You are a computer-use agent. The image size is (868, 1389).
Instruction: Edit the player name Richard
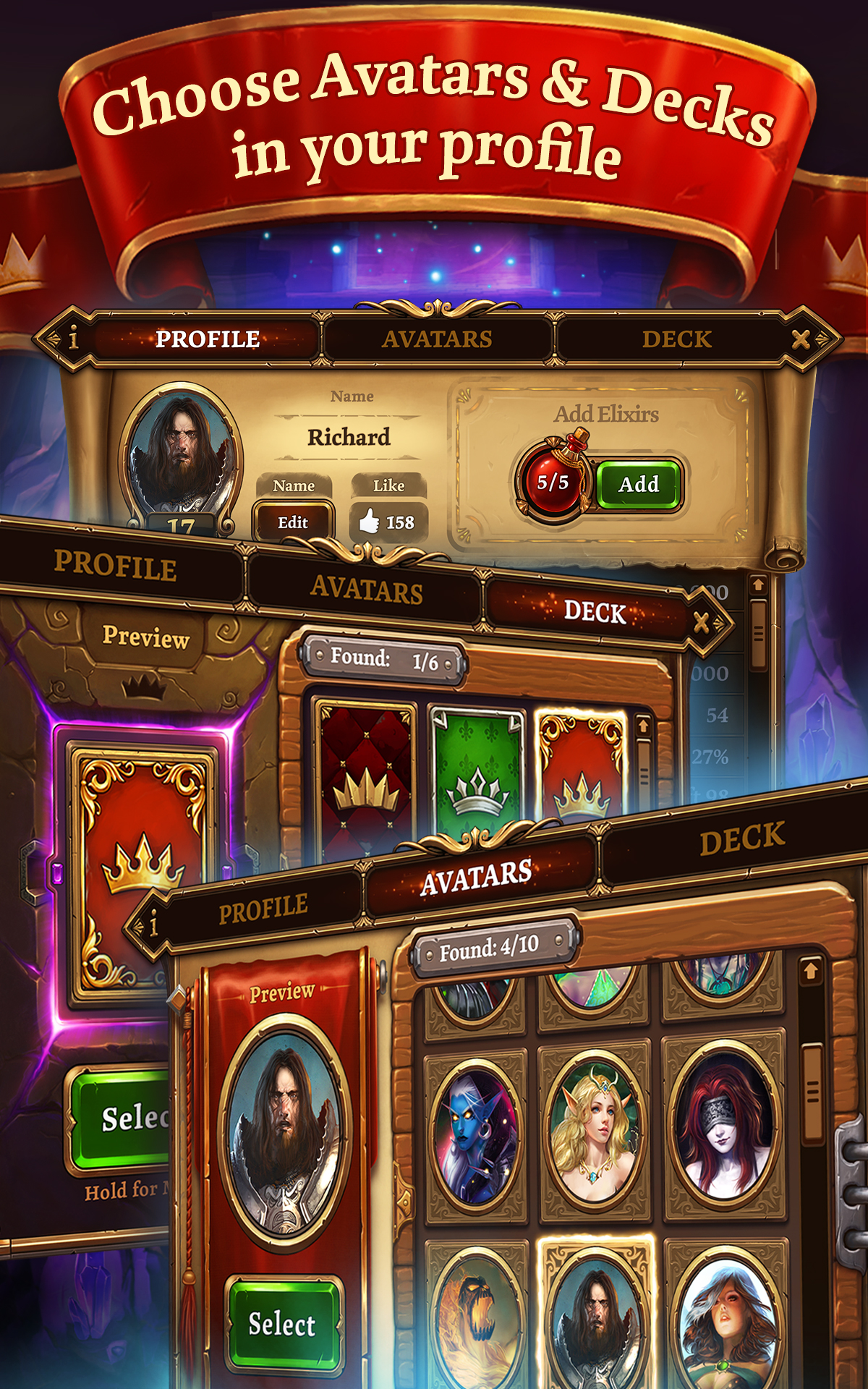(293, 522)
